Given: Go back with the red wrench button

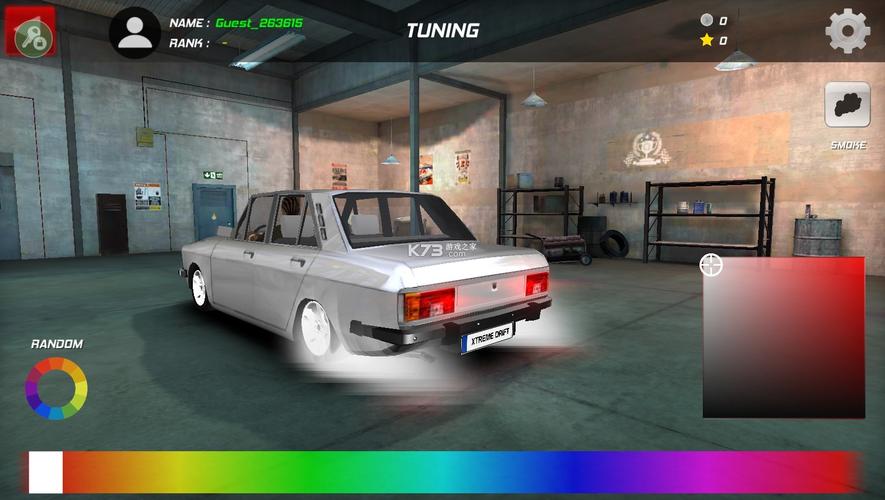Looking at the screenshot, I should [31, 32].
